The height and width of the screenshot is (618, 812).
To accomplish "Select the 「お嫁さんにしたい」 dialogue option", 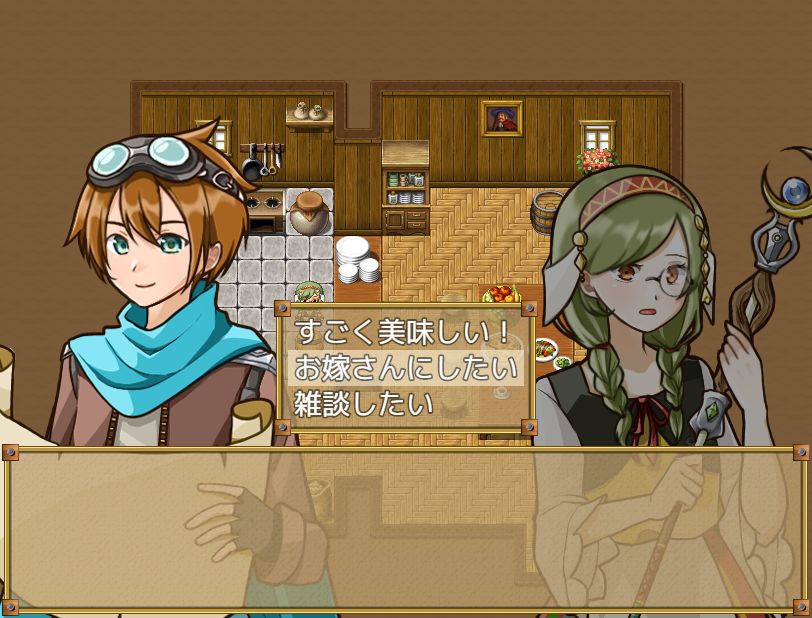I will click(x=405, y=368).
